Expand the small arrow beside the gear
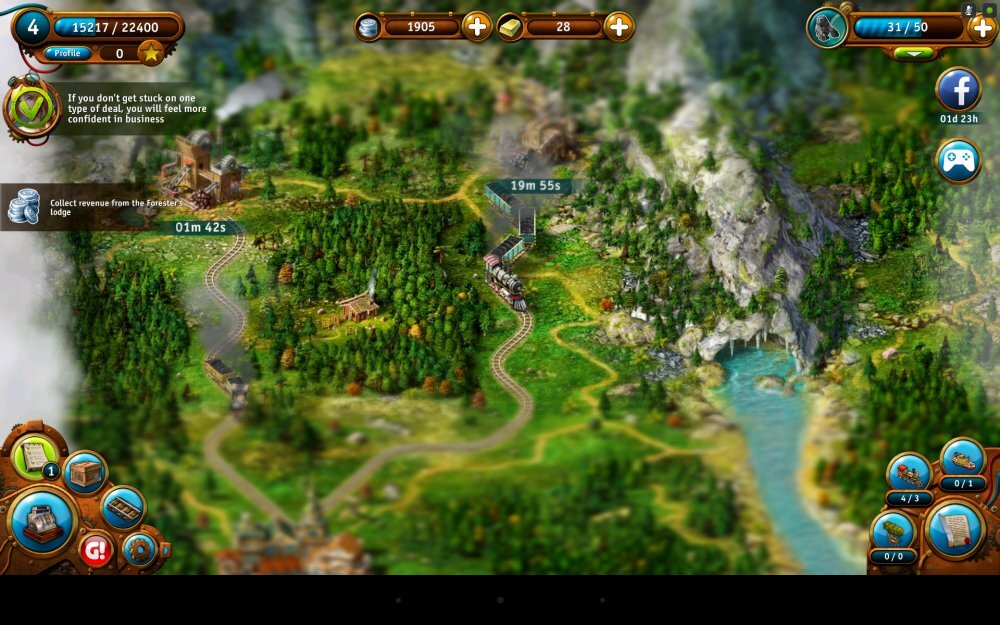Viewport: 1000px width, 625px height. pos(165,549)
